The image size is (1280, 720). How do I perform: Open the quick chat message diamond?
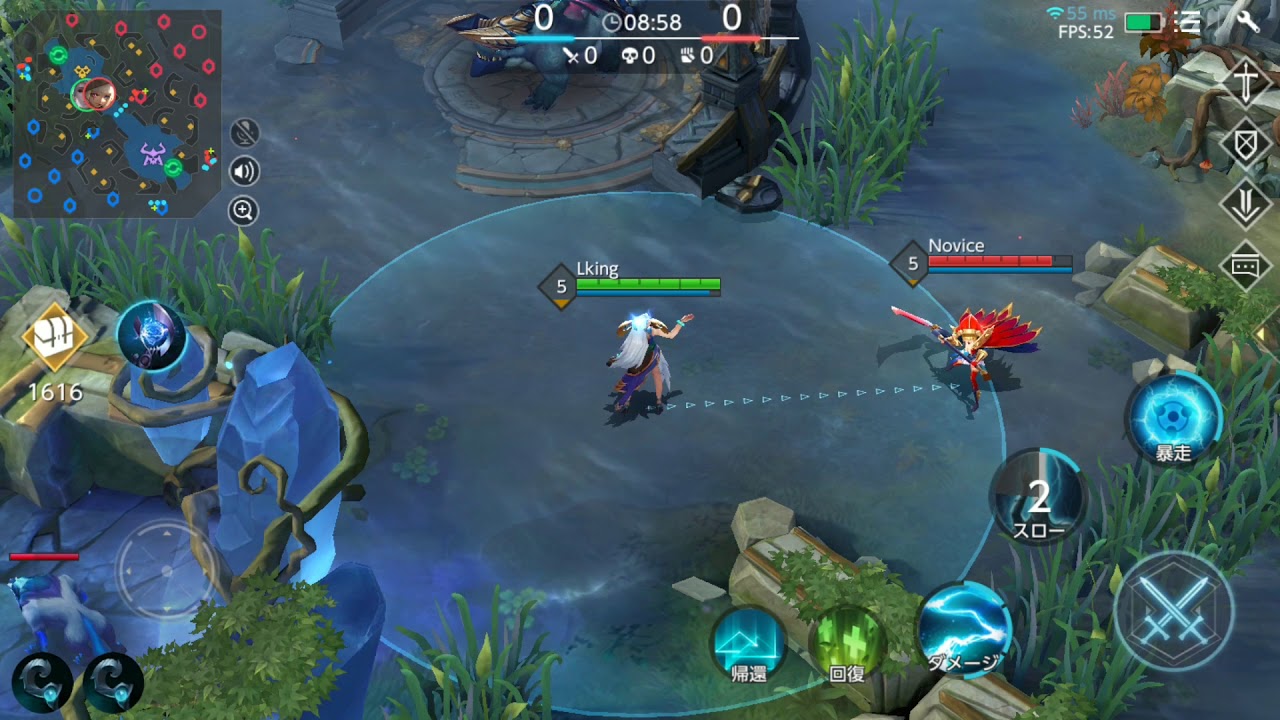tap(1246, 266)
